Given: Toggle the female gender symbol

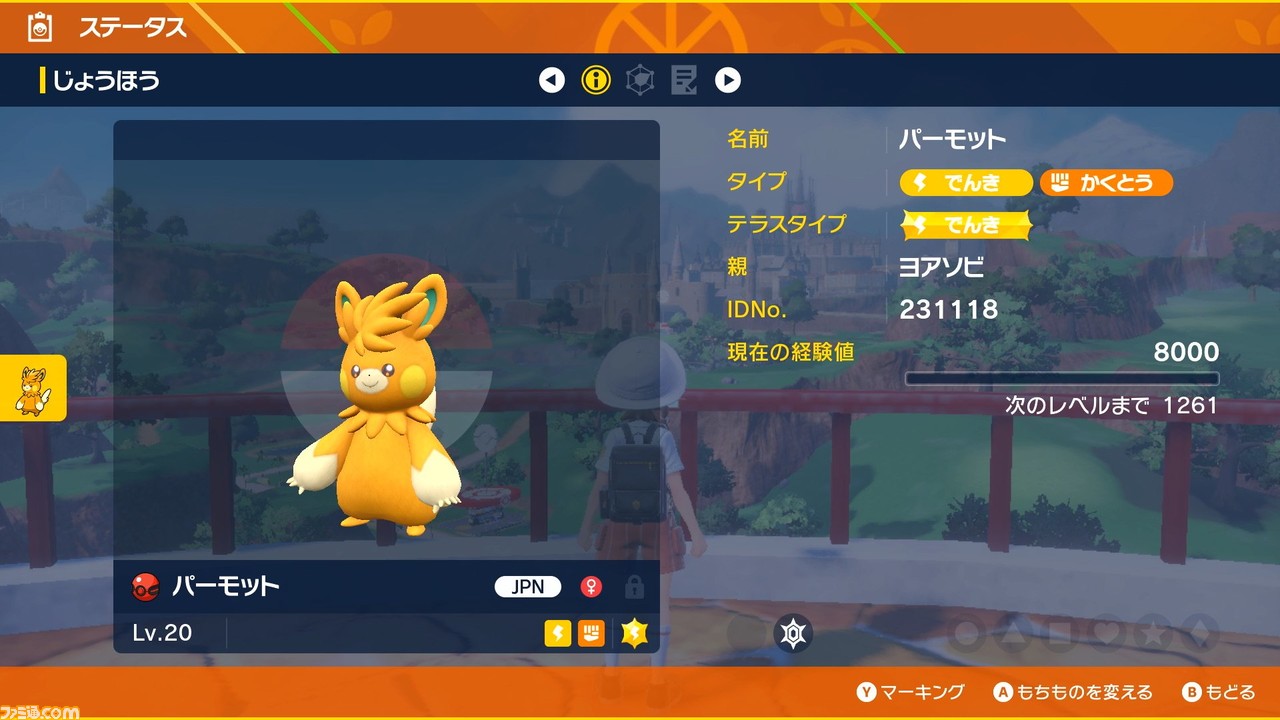Looking at the screenshot, I should 592,588.
